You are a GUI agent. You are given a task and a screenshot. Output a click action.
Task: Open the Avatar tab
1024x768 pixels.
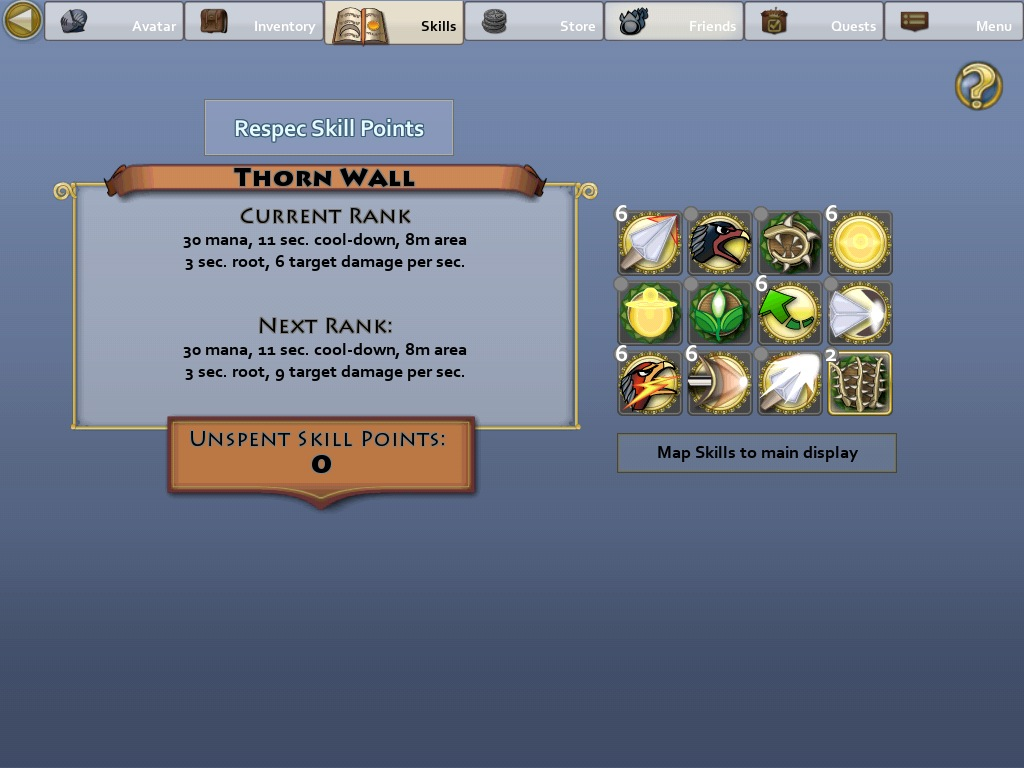click(114, 22)
